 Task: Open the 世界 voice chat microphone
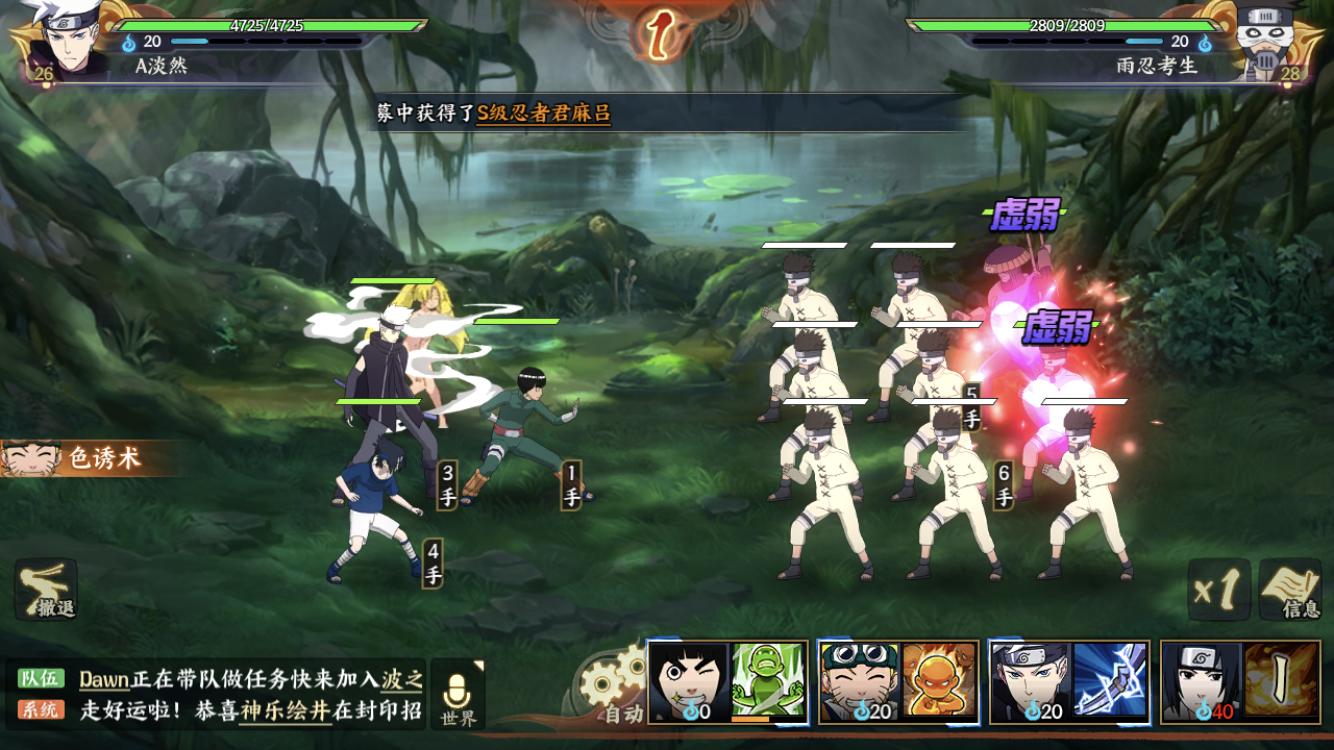coord(458,693)
